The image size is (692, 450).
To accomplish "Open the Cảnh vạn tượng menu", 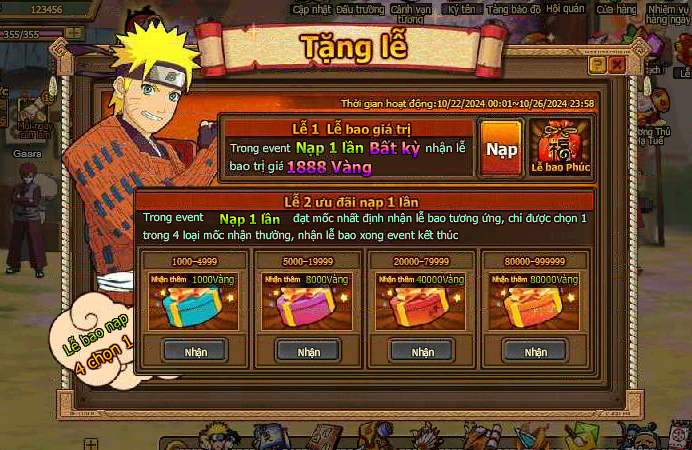I will (410, 13).
